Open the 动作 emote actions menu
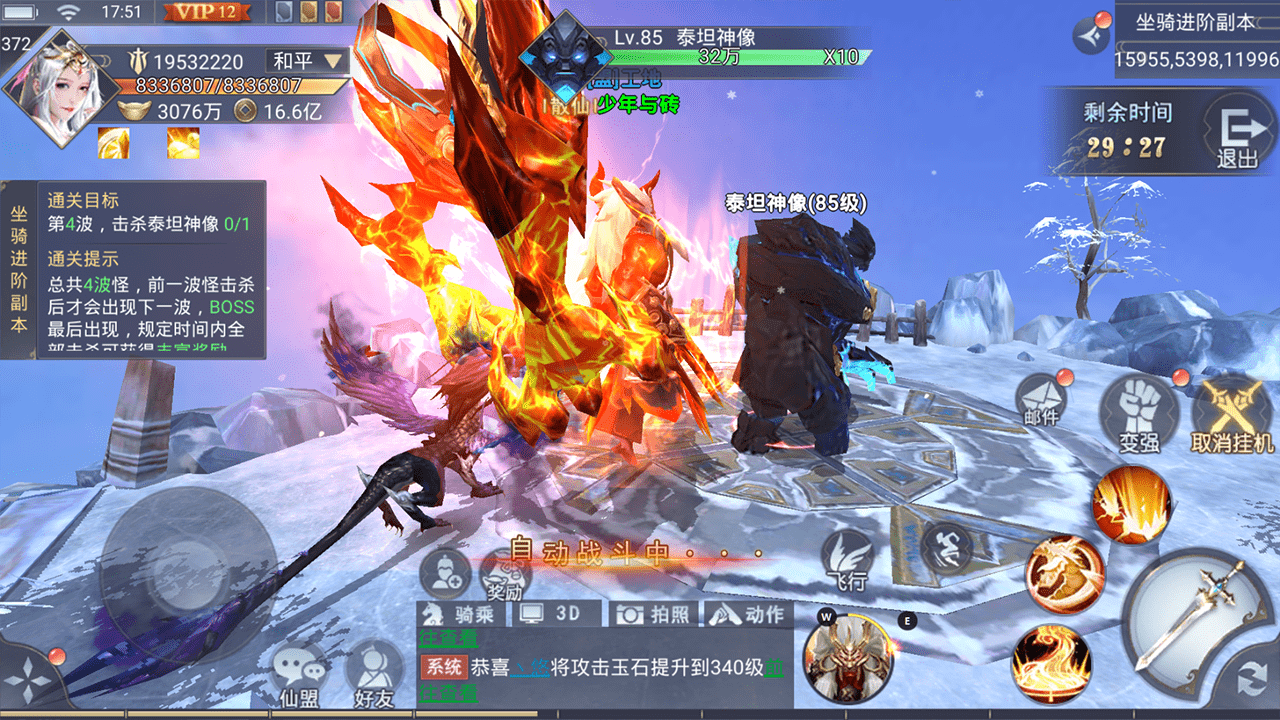 coord(748,614)
